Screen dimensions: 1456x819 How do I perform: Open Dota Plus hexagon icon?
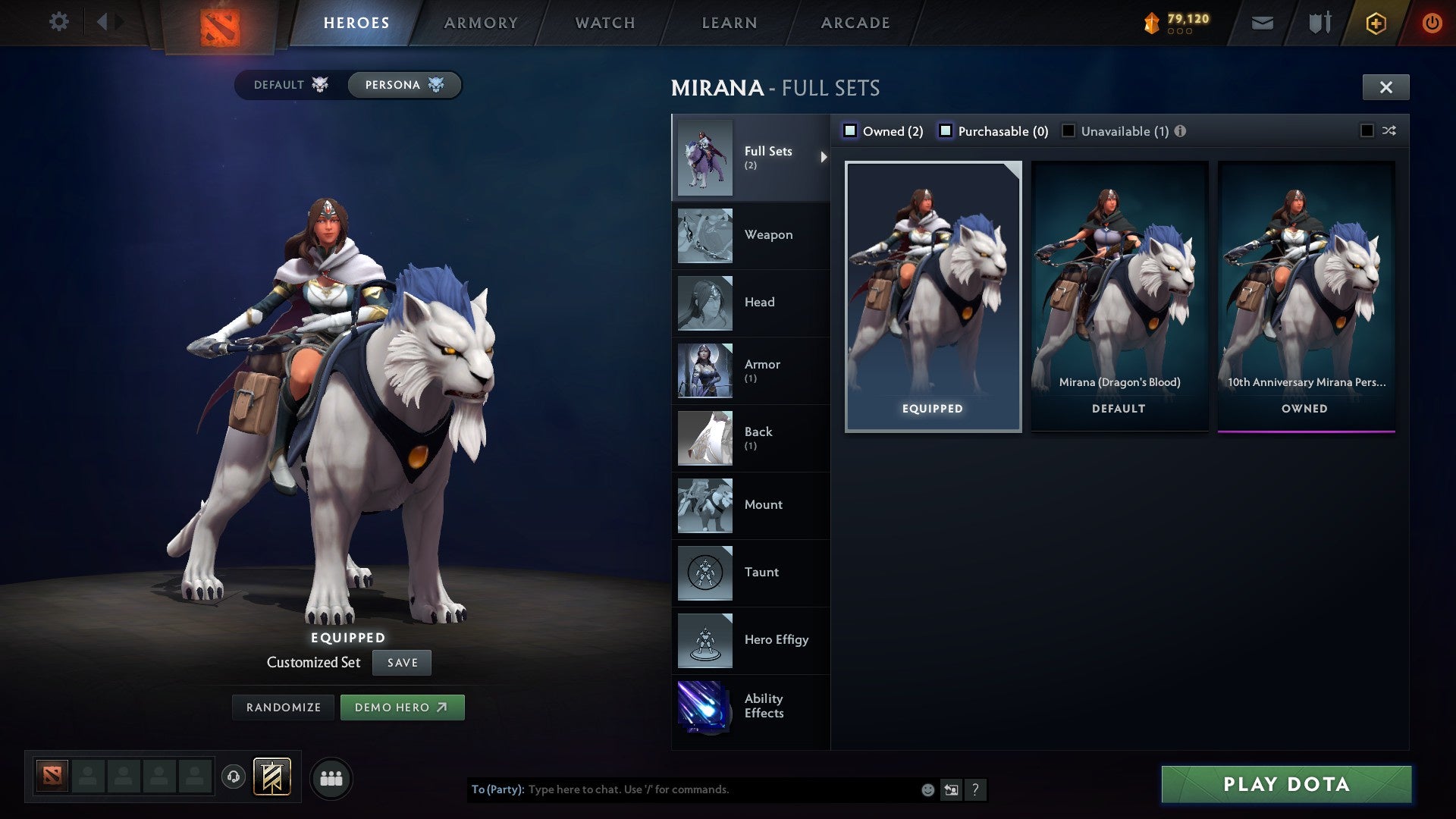coord(1376,22)
